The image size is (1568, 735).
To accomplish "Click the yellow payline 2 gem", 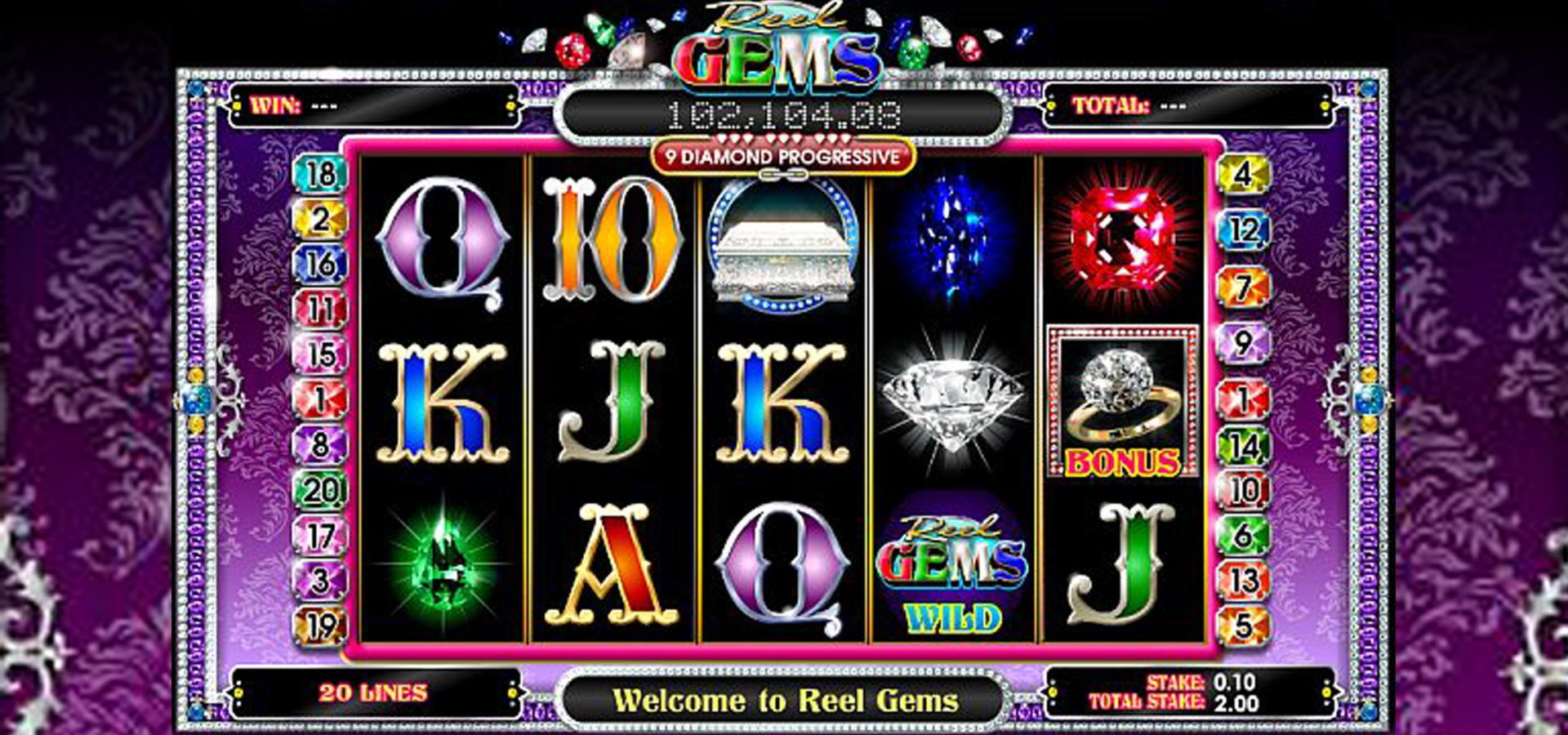I will pos(320,219).
